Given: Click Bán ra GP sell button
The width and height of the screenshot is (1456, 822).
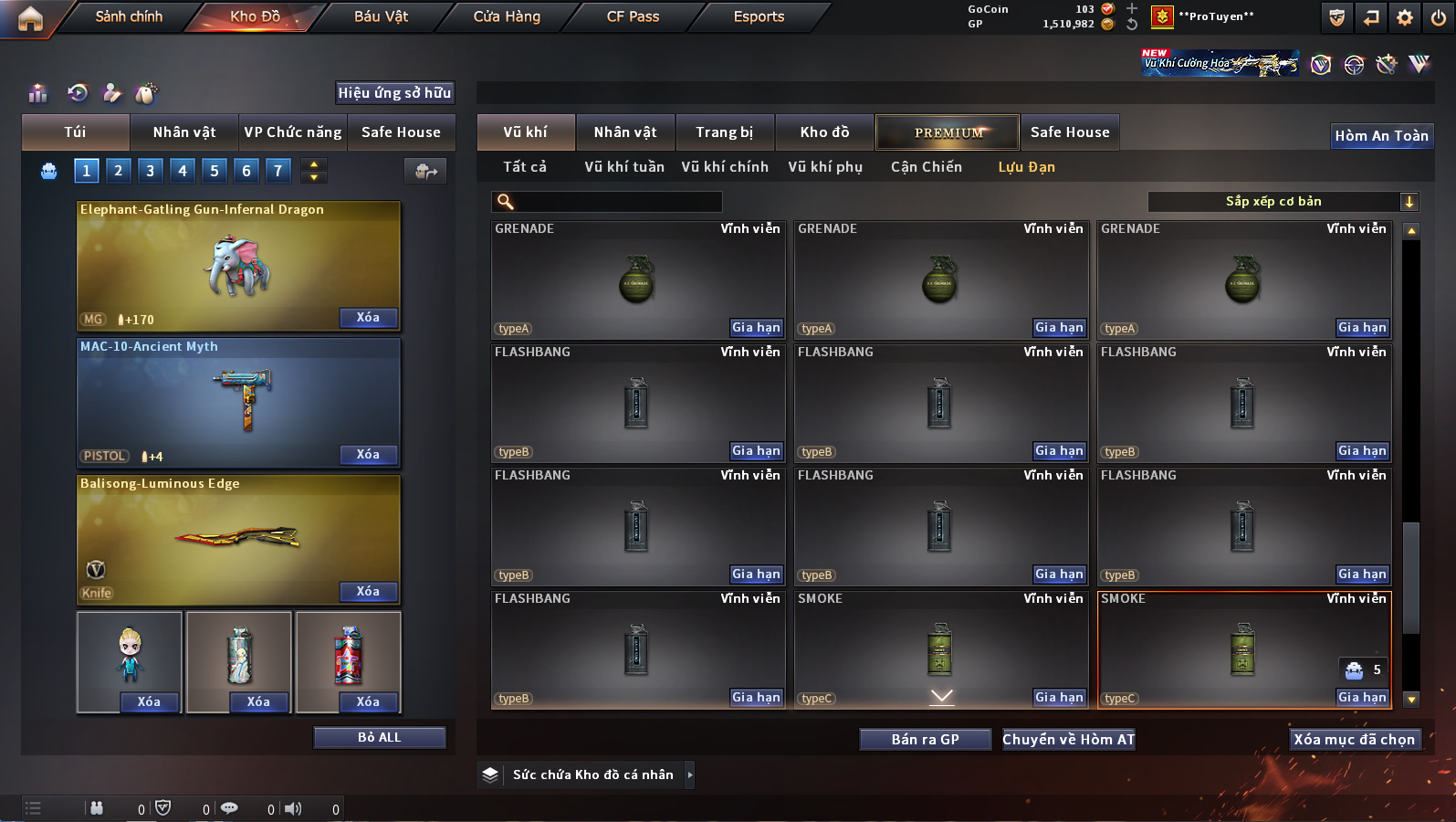Looking at the screenshot, I should click(x=925, y=740).
